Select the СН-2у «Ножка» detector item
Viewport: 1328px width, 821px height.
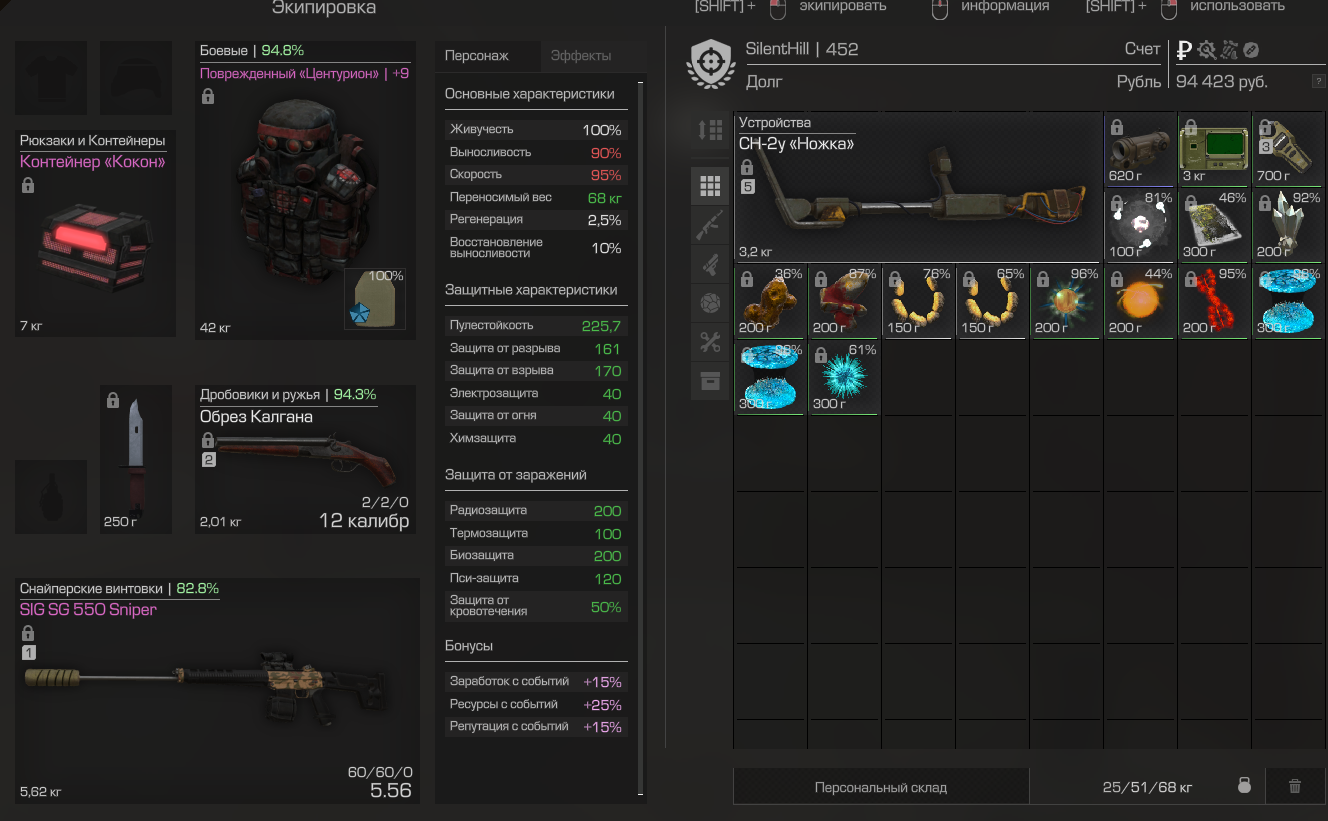[x=918, y=188]
